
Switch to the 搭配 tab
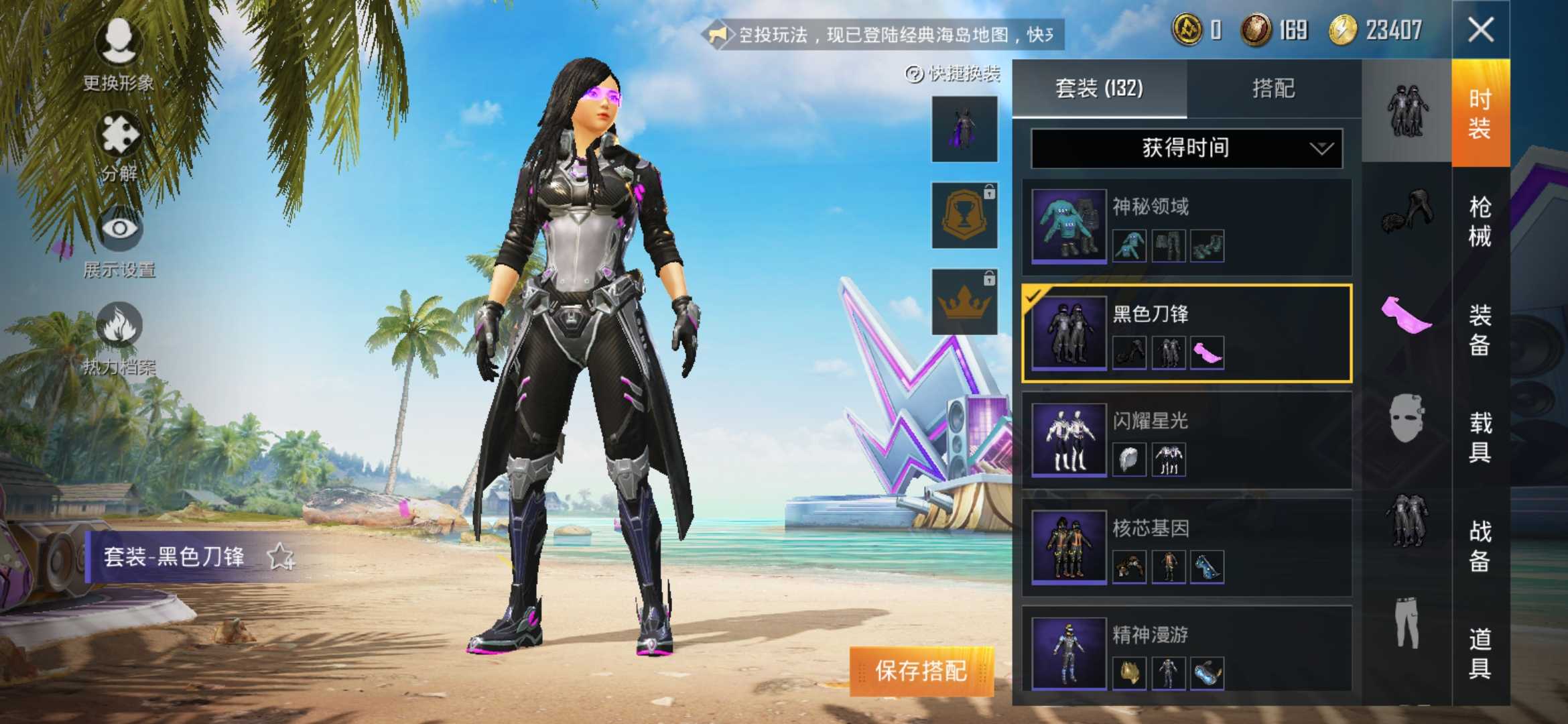click(x=1273, y=89)
